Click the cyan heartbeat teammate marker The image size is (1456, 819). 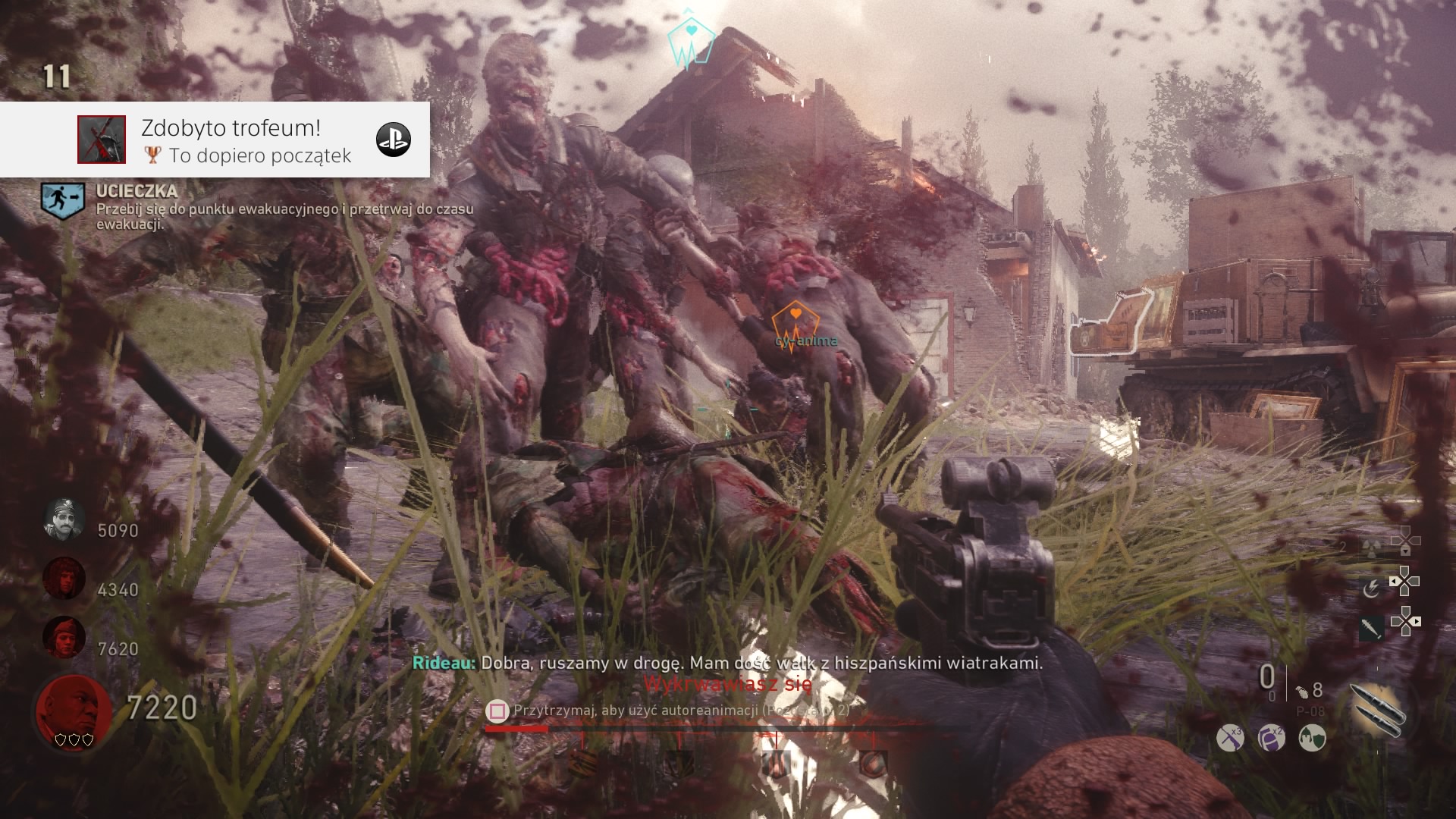click(690, 42)
